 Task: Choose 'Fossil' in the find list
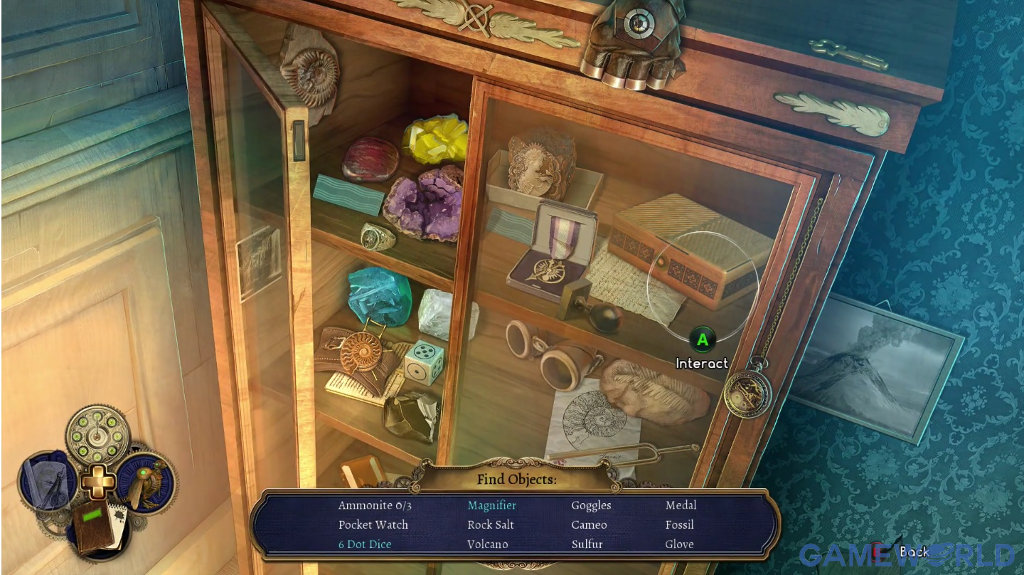pos(680,525)
